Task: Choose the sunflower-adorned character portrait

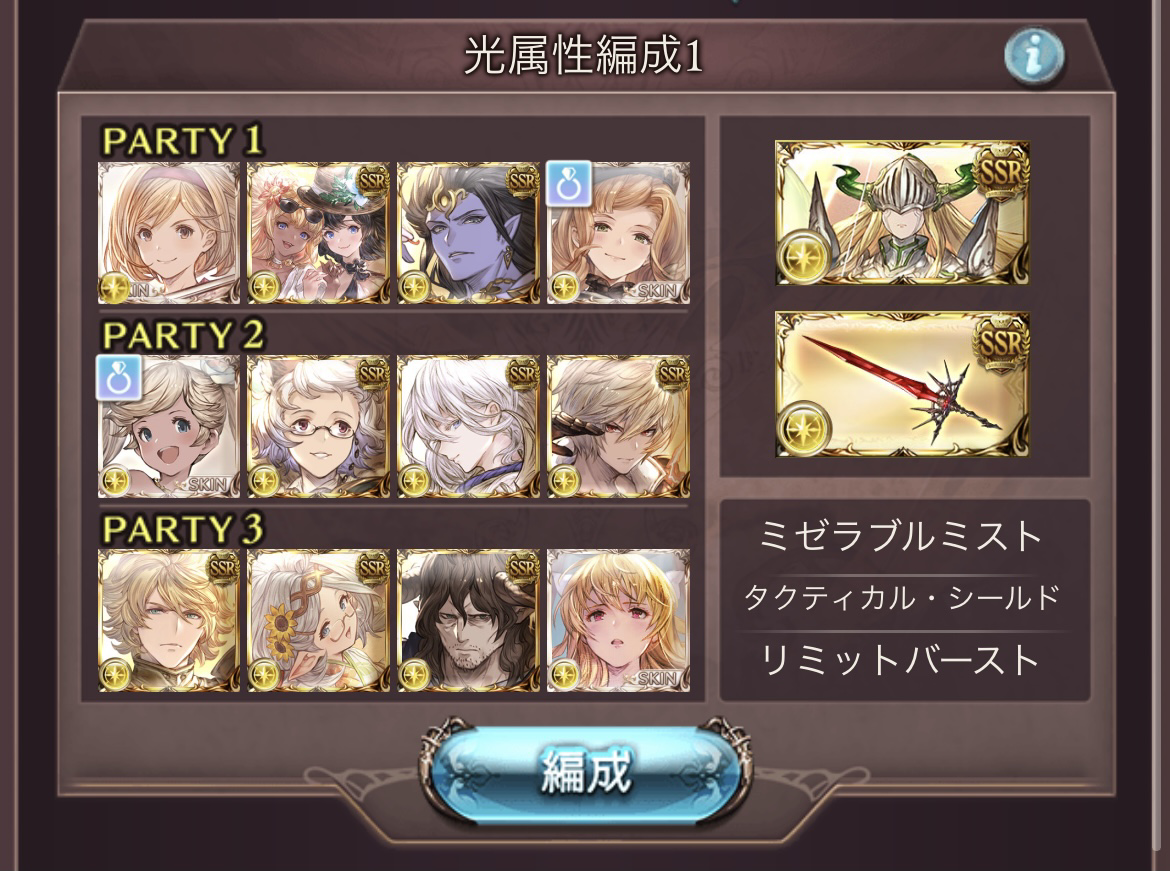Action: (318, 620)
